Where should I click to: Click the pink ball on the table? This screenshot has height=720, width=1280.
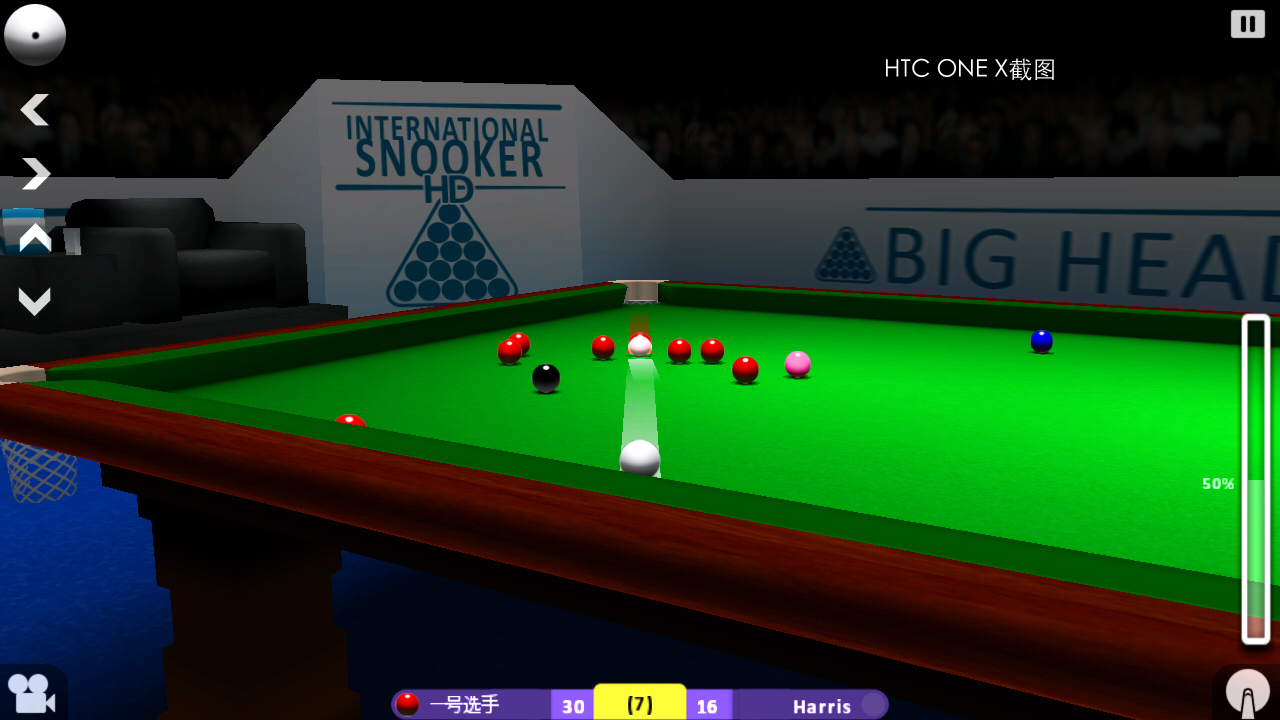pyautogui.click(x=797, y=366)
